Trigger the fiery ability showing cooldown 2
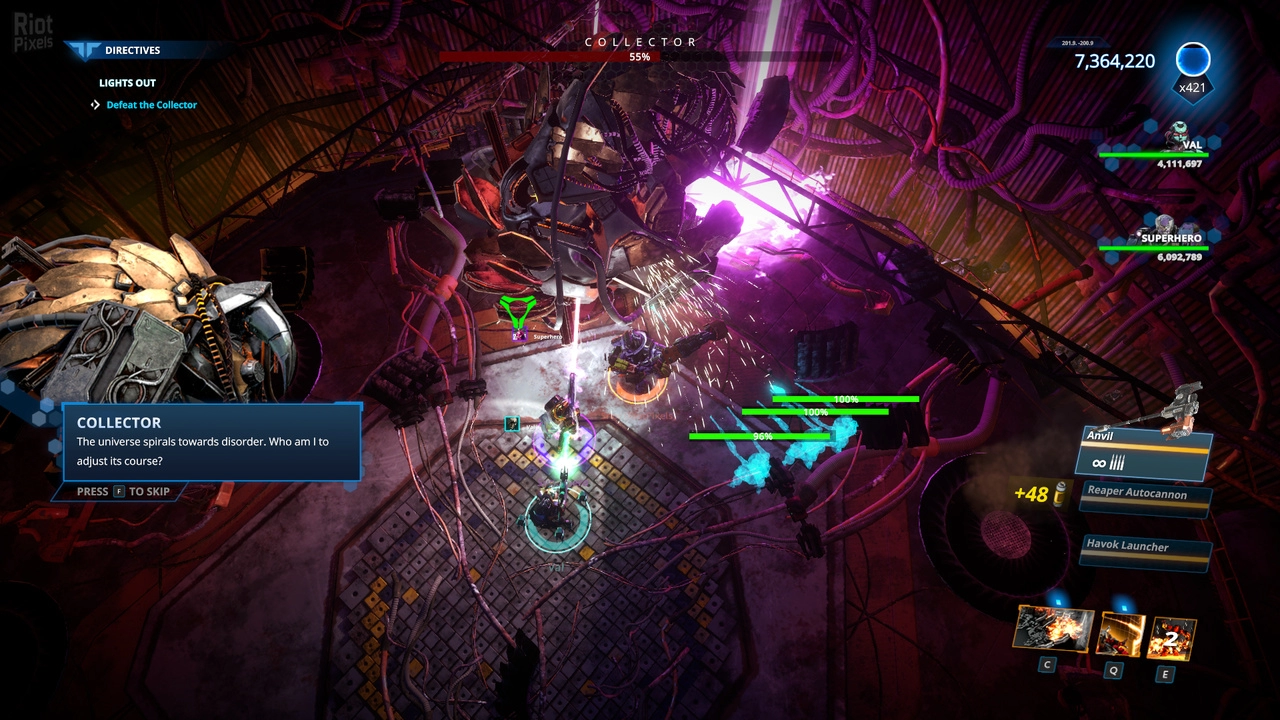The height and width of the screenshot is (720, 1280). click(x=1171, y=637)
